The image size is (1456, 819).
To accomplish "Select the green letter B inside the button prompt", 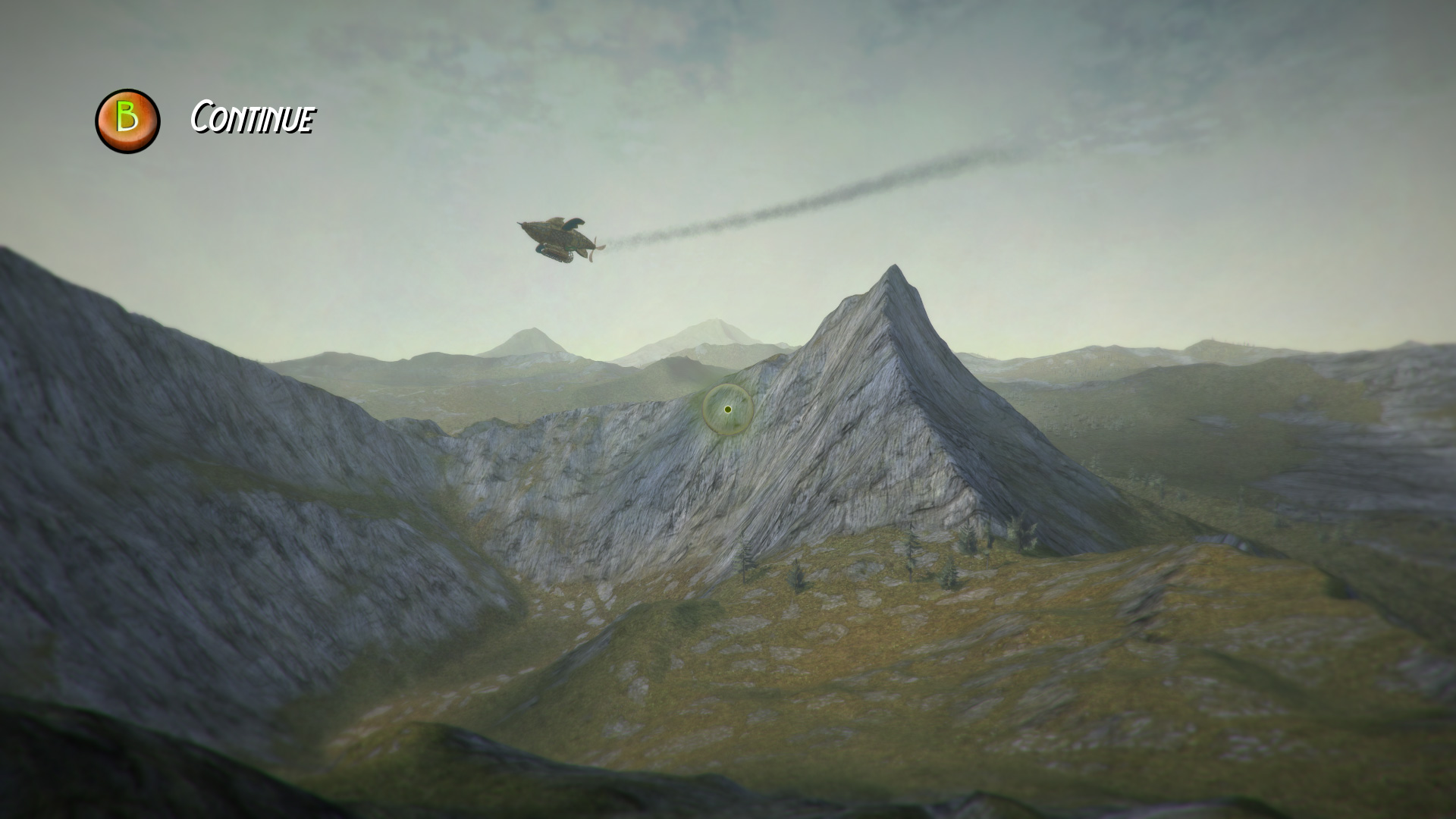I will pos(127,118).
